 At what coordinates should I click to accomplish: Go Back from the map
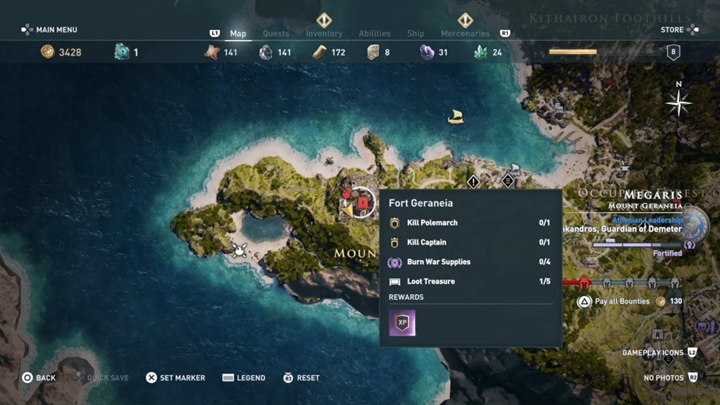[39, 378]
